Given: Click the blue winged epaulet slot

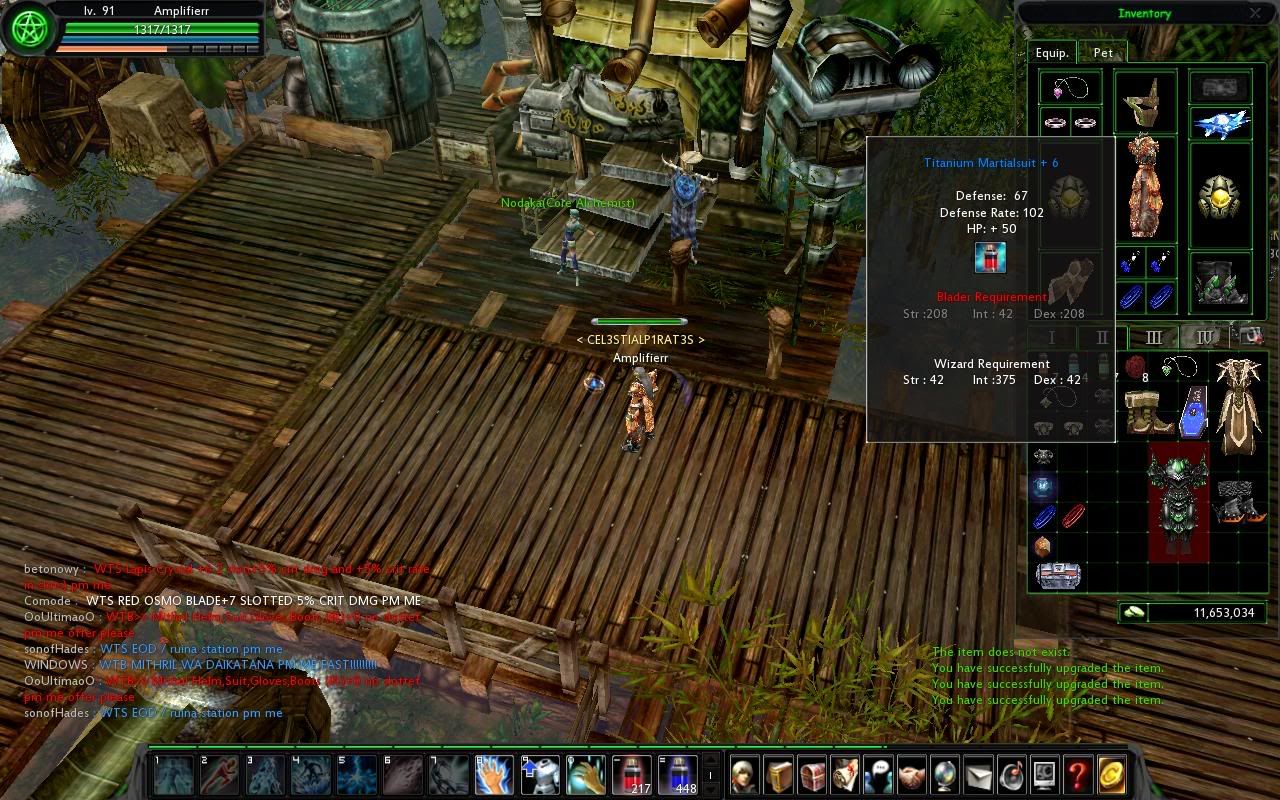Looking at the screenshot, I should (x=1220, y=123).
